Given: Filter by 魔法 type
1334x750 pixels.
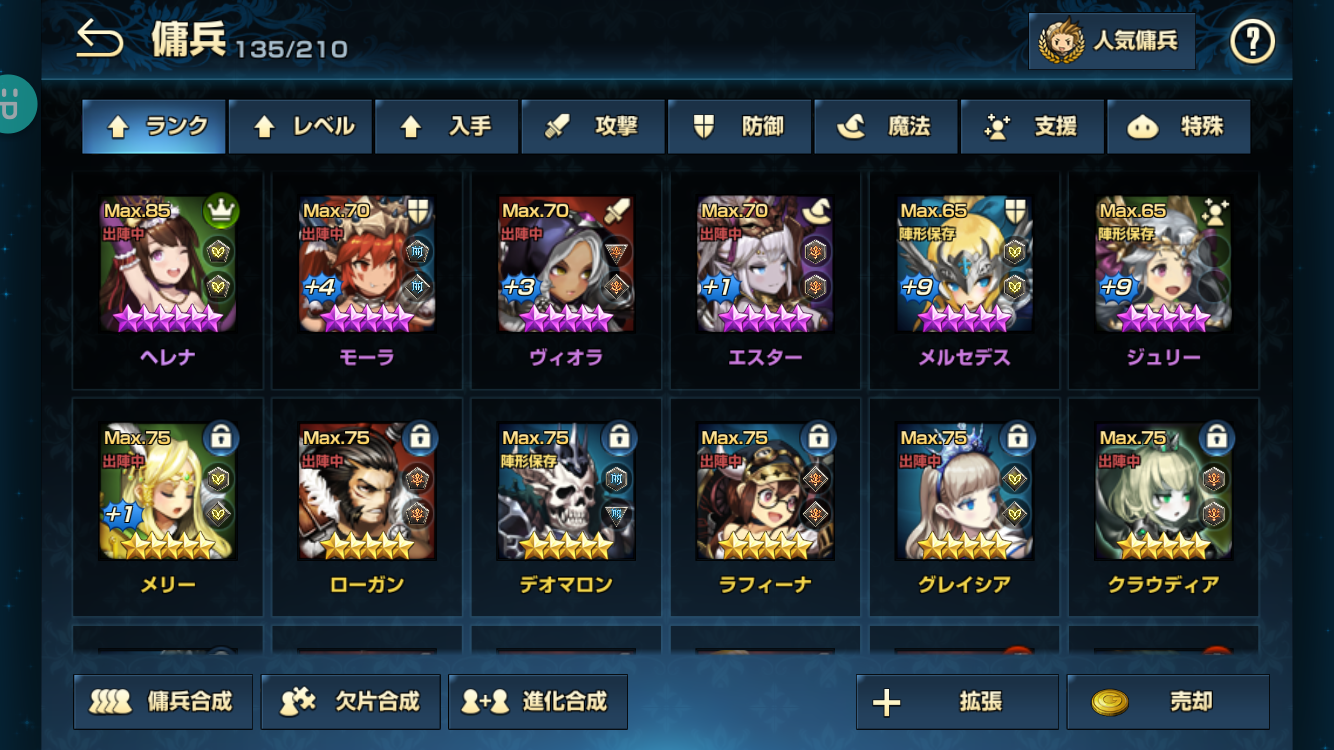Looking at the screenshot, I should tap(886, 127).
